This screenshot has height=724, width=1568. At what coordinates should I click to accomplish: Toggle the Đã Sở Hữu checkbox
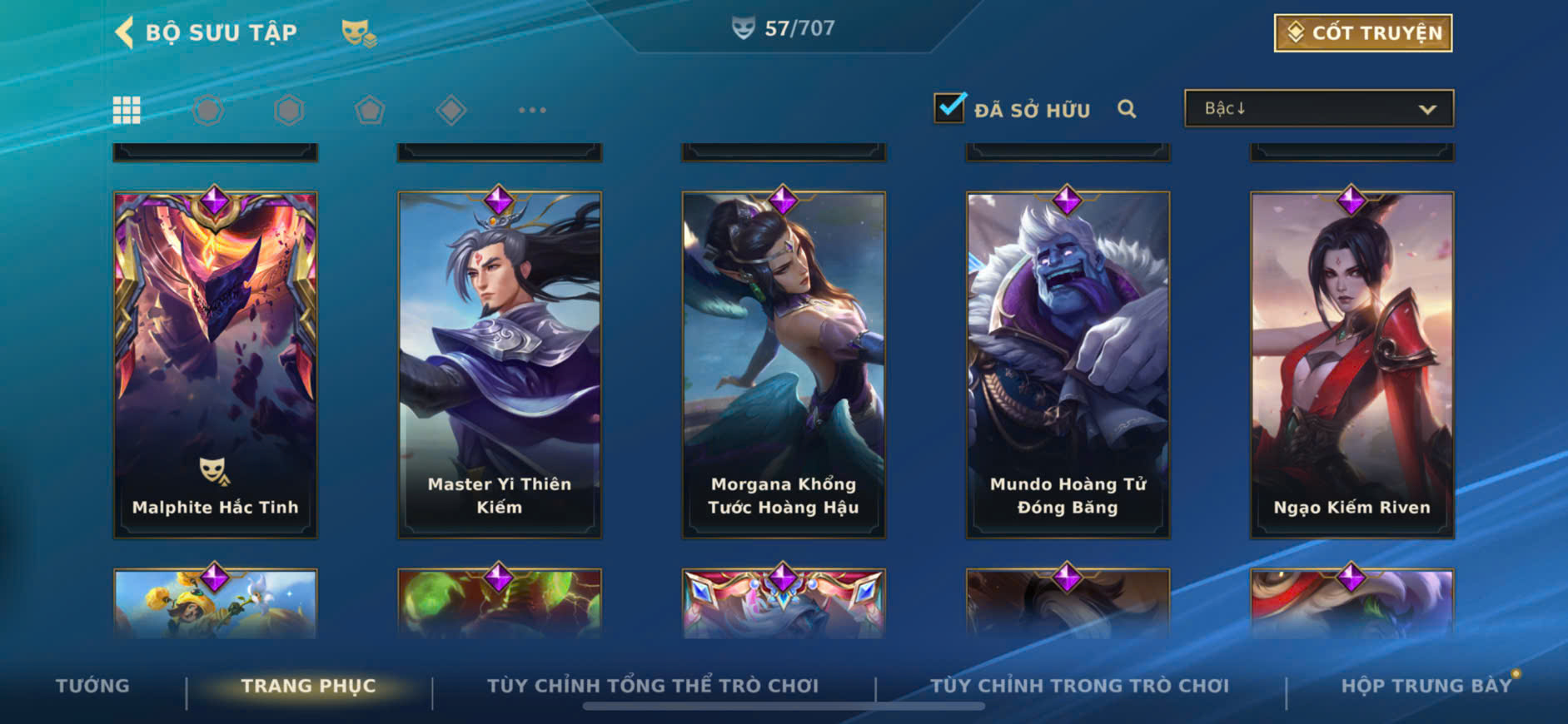(x=949, y=109)
